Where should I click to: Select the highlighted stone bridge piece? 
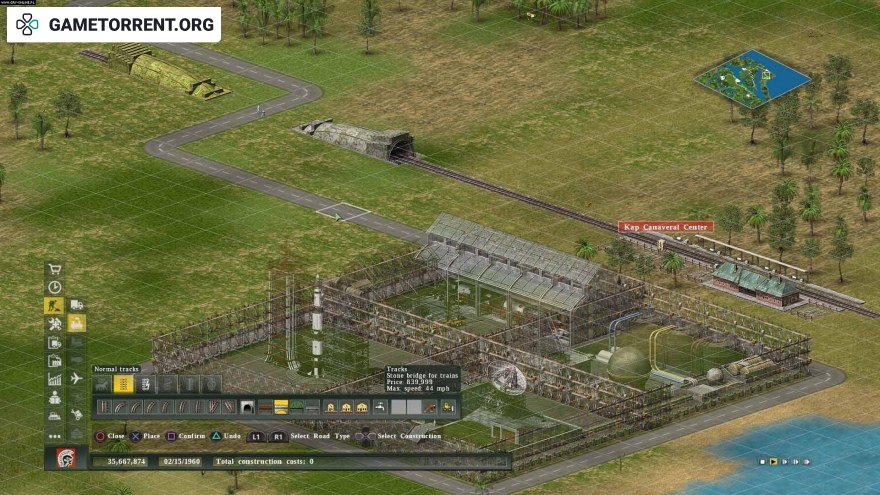tap(281, 407)
